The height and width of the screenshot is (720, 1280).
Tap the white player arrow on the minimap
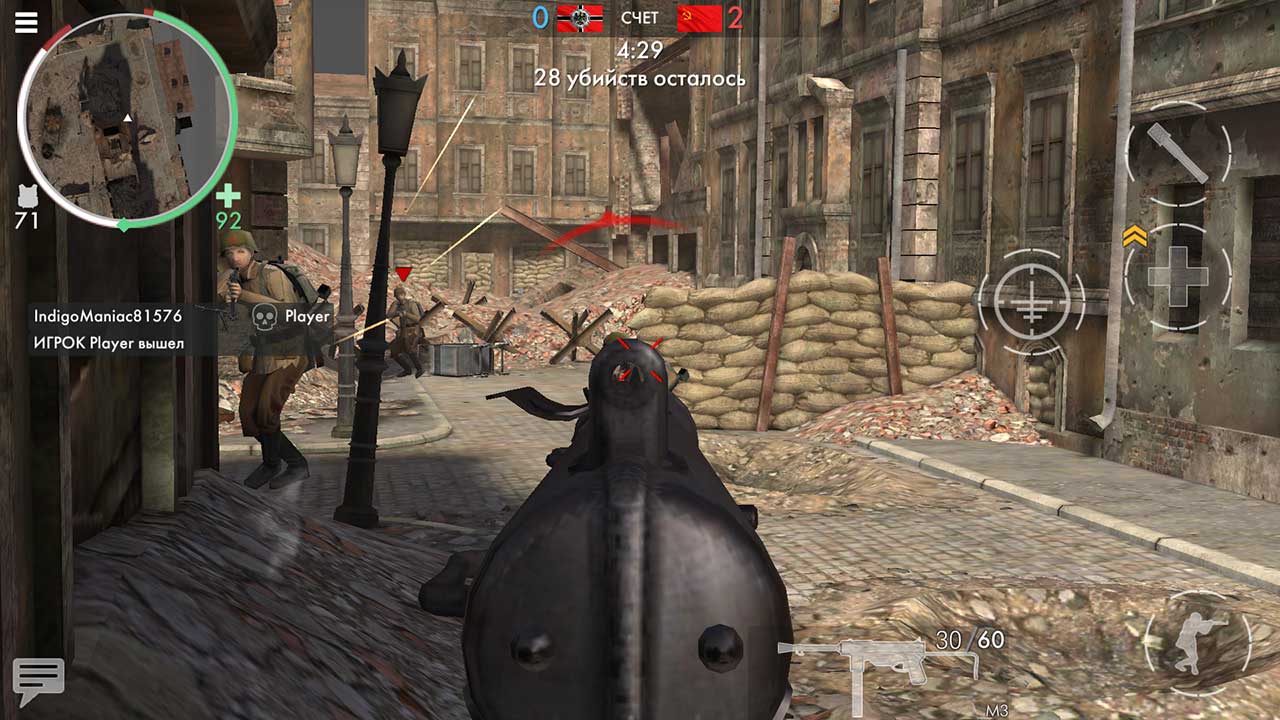coord(127,116)
